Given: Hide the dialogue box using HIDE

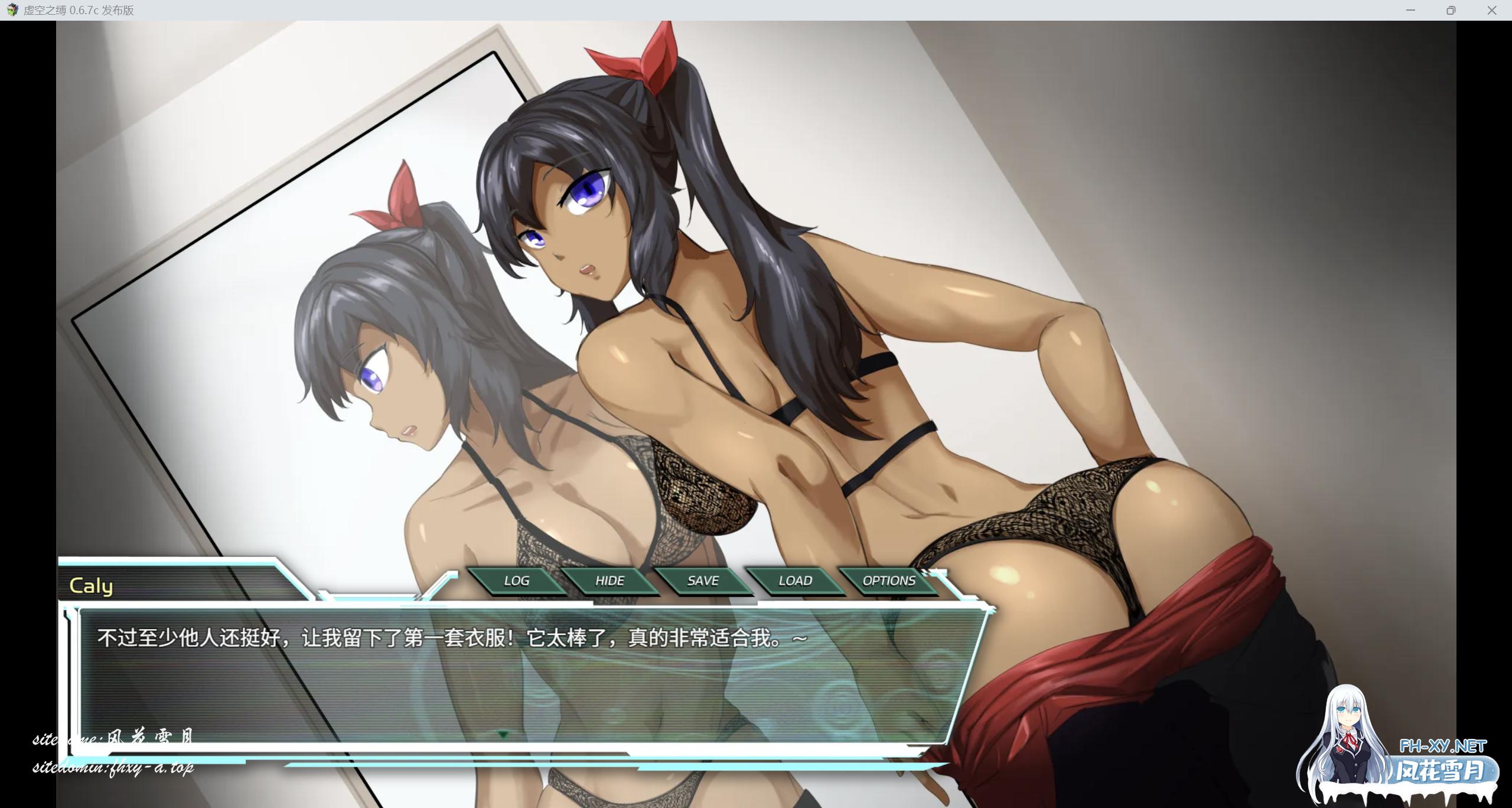Looking at the screenshot, I should (x=610, y=581).
